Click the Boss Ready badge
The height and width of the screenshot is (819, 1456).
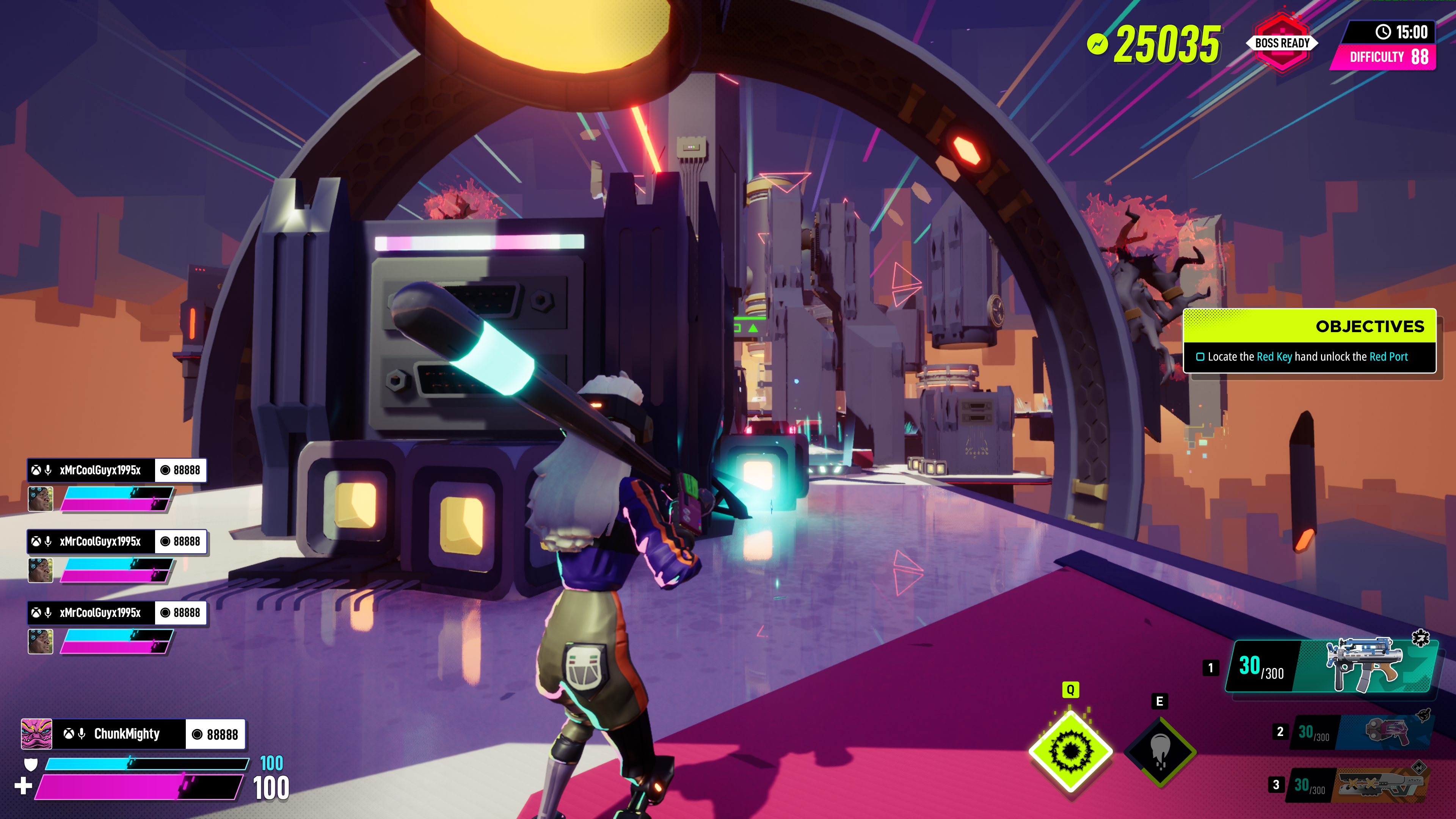[1282, 44]
